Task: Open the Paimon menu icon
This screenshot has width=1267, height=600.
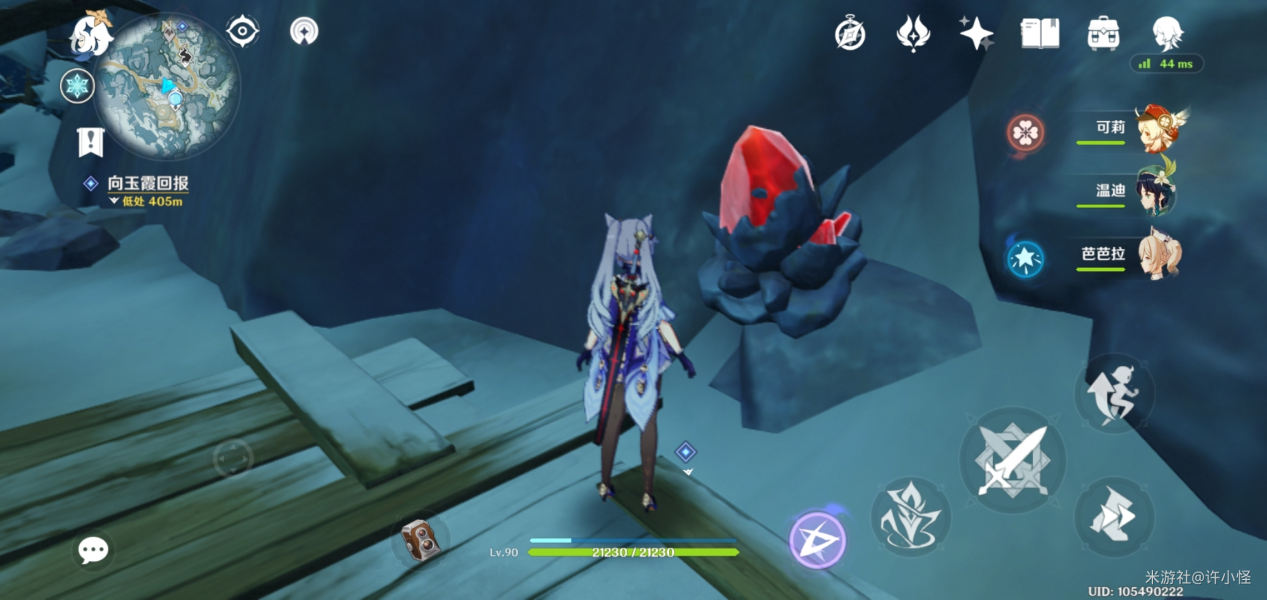Action: tap(90, 33)
